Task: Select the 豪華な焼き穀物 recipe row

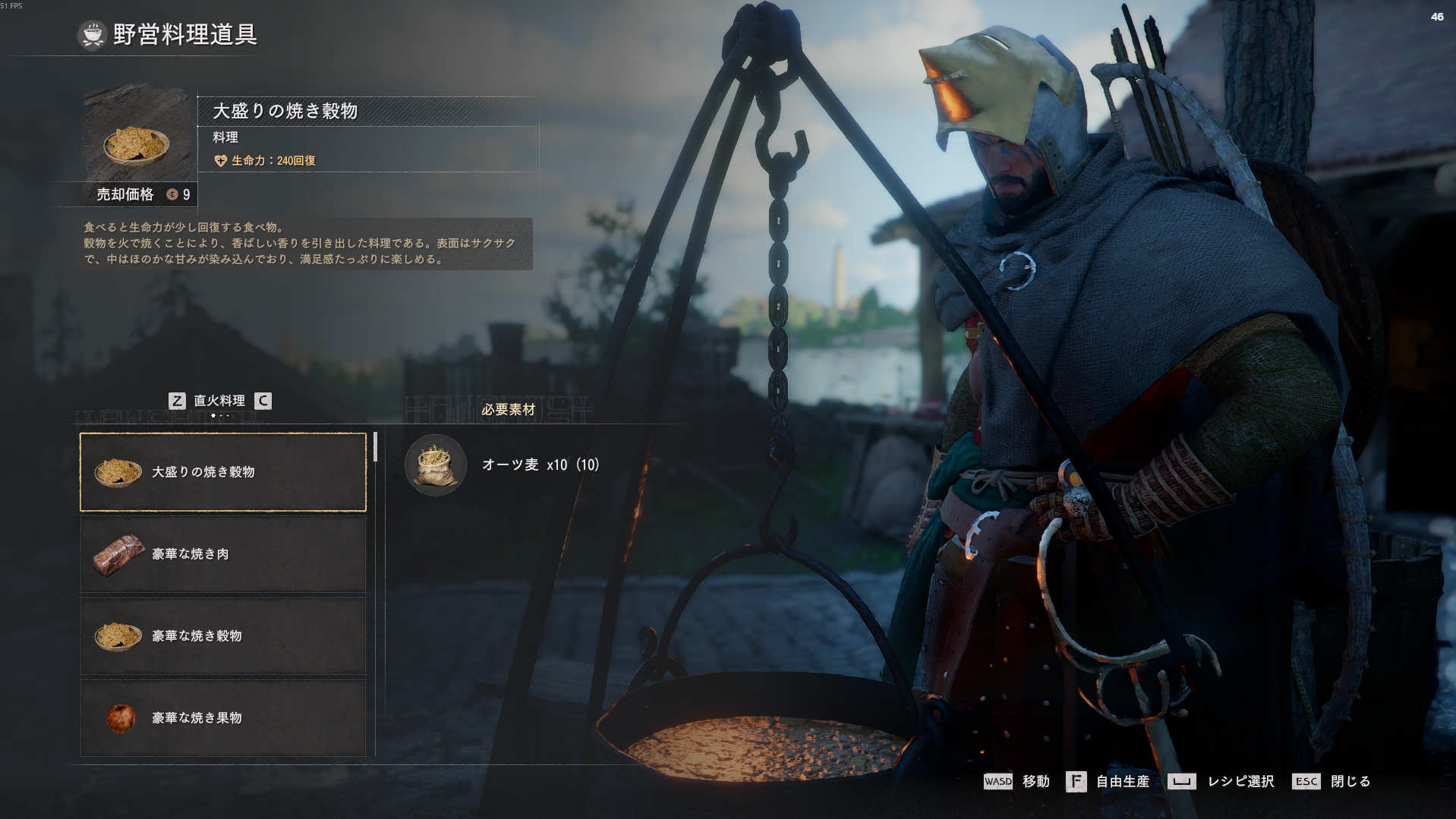Action: (x=223, y=636)
